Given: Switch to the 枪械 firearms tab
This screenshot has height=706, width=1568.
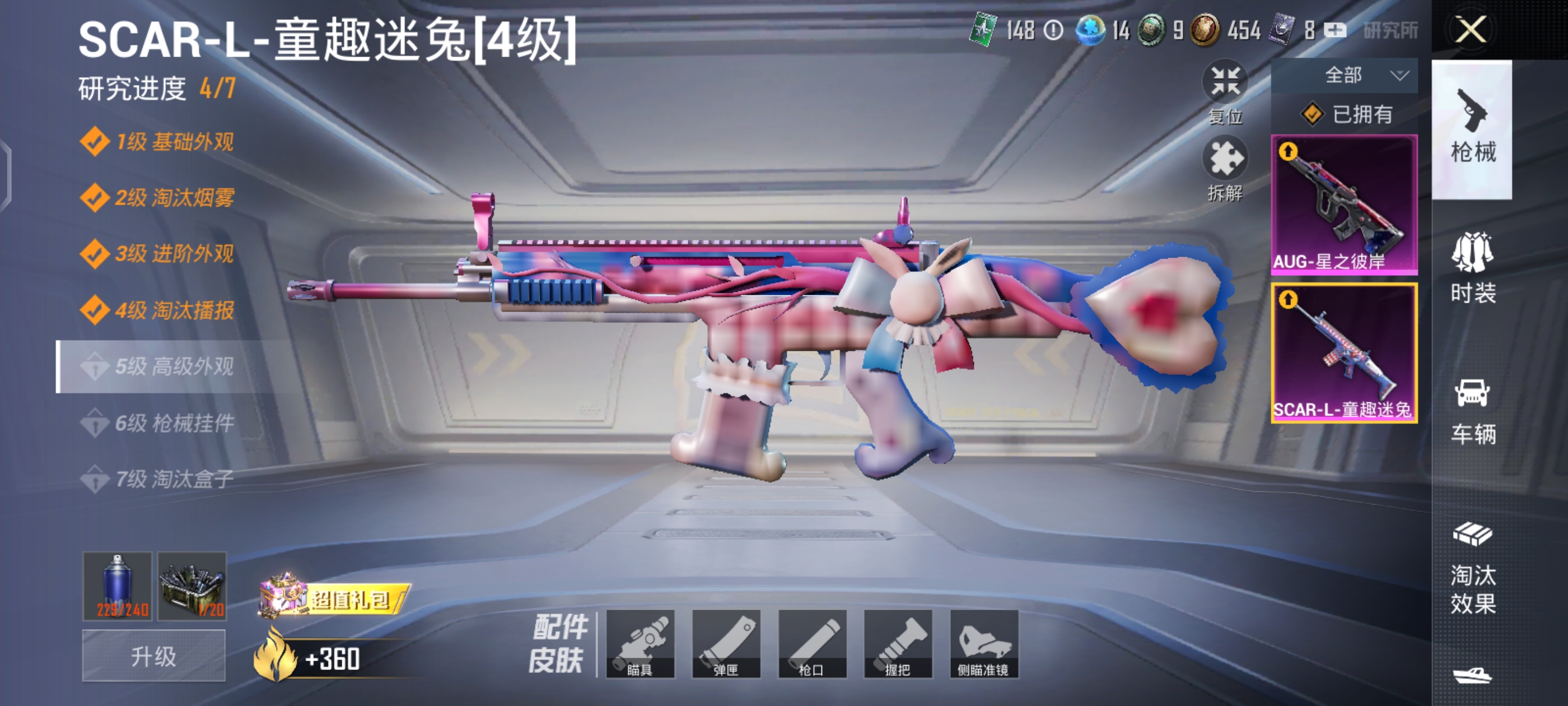Looking at the screenshot, I should click(1472, 129).
